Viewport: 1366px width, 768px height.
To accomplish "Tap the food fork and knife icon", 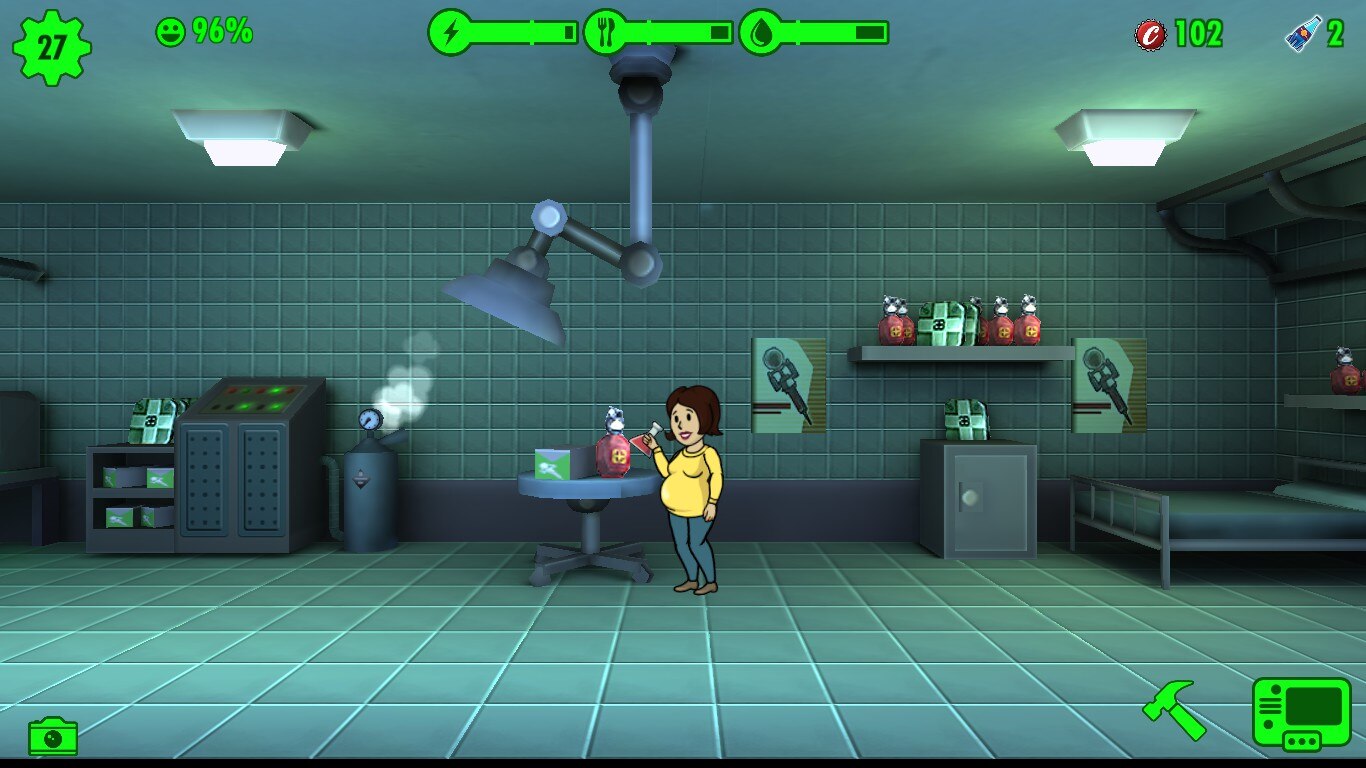I will click(606, 33).
